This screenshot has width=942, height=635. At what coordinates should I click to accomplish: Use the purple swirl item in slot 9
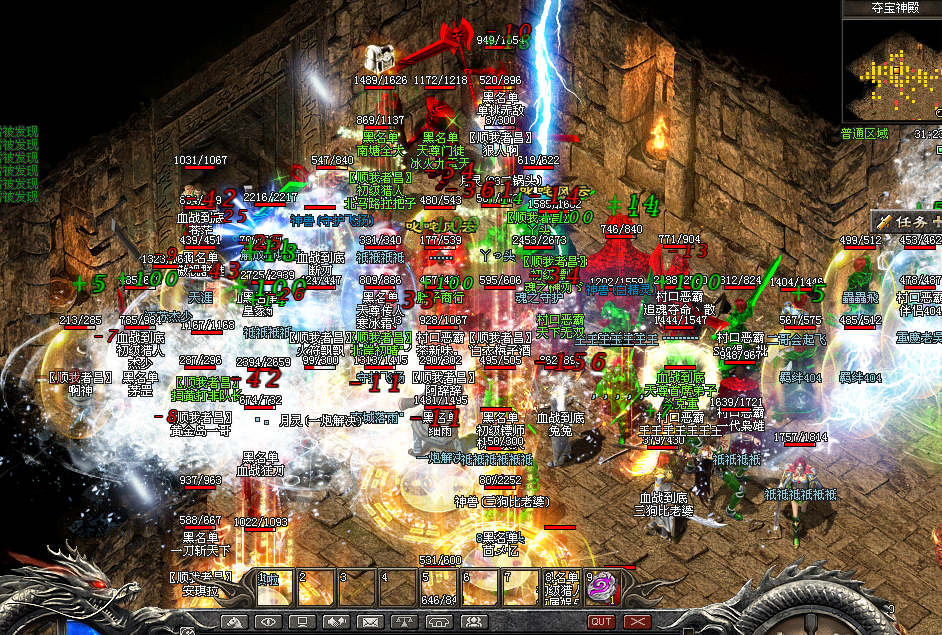[600, 587]
